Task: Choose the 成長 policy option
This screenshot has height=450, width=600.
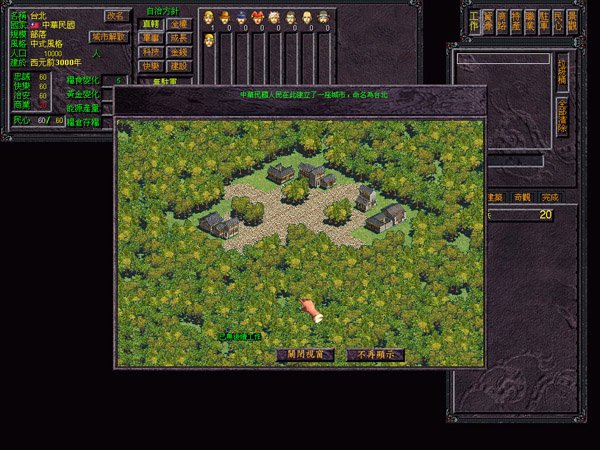Action: (178, 37)
